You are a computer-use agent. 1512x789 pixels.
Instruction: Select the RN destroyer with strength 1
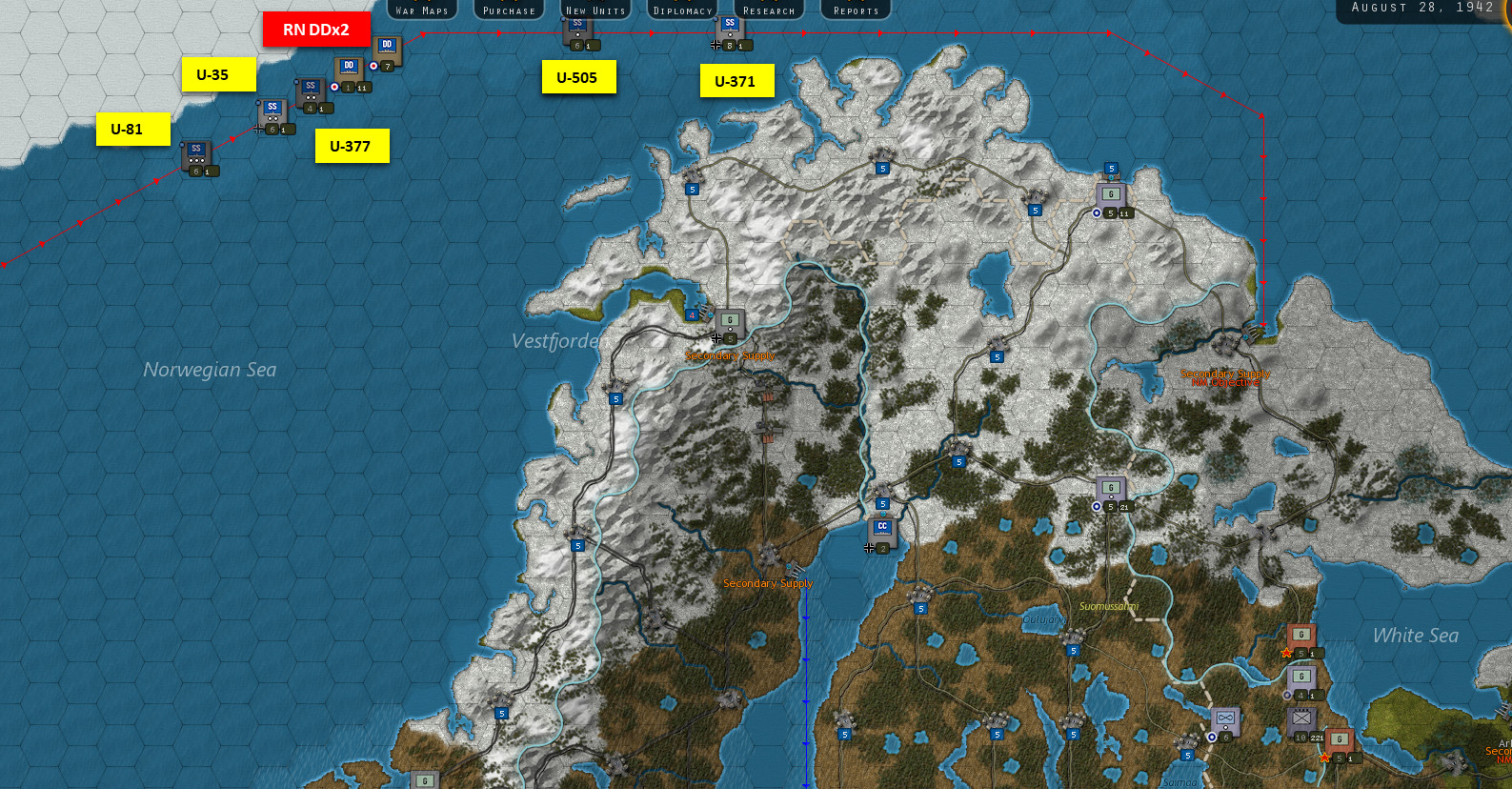click(x=349, y=67)
